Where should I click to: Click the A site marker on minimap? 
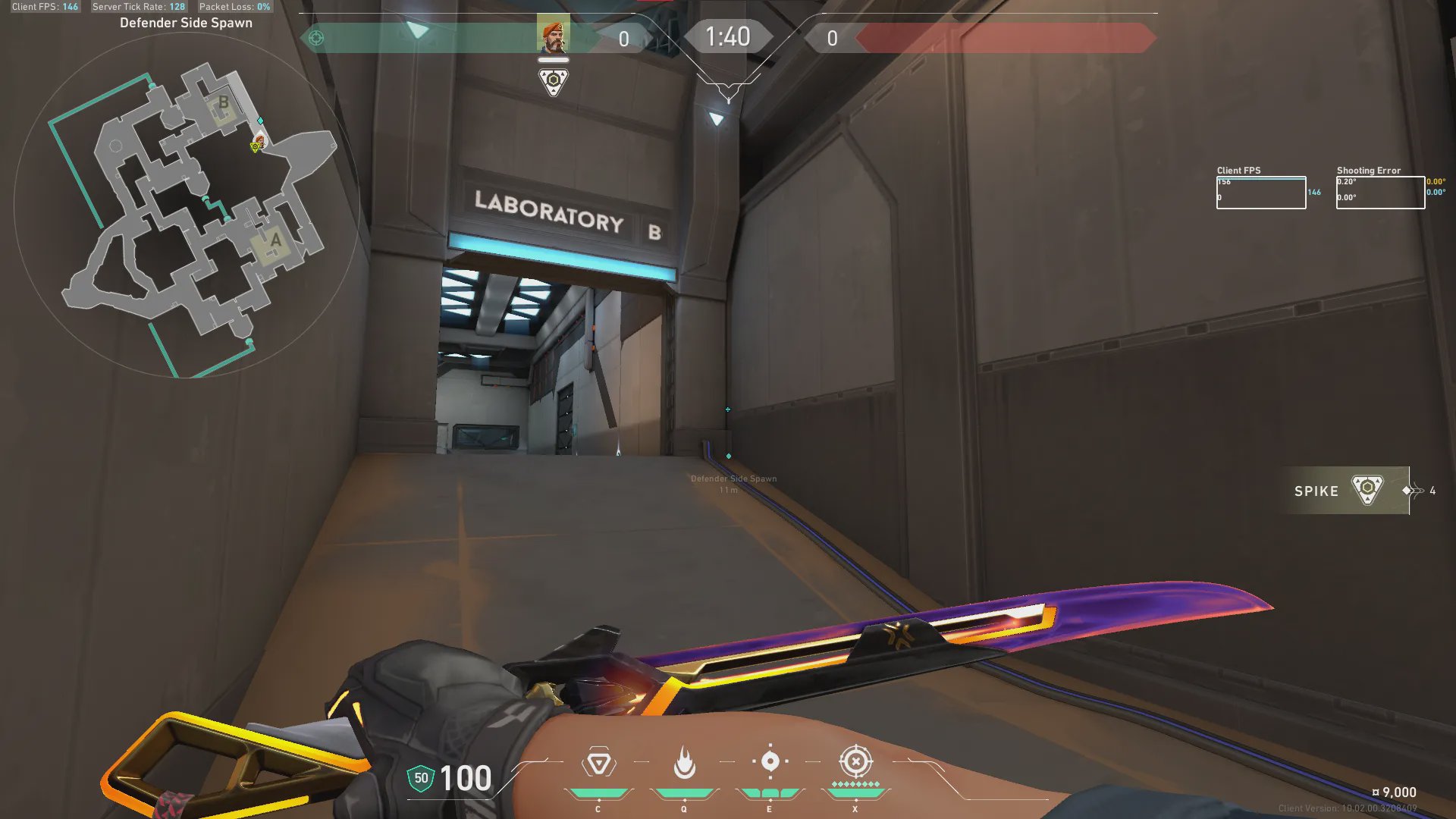[x=275, y=241]
